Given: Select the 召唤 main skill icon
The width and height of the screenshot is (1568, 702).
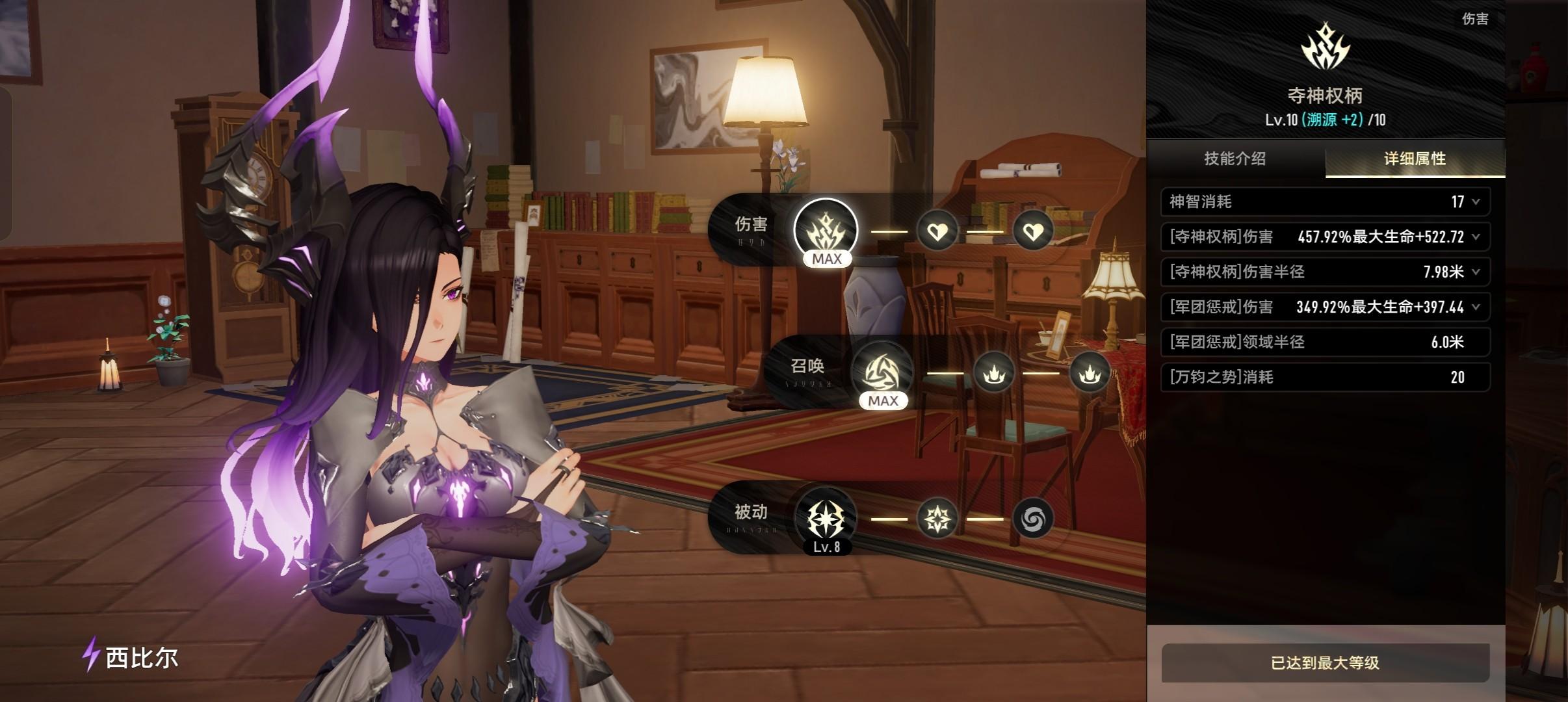Looking at the screenshot, I should [x=882, y=372].
